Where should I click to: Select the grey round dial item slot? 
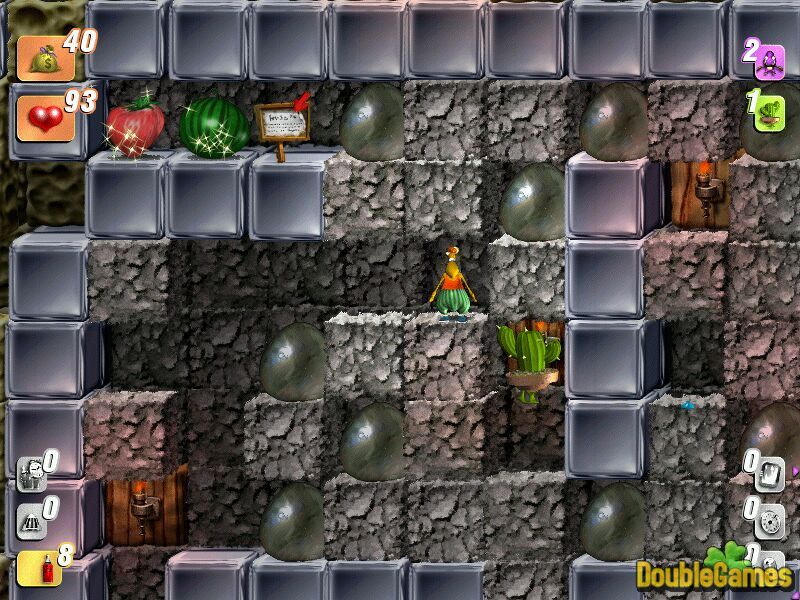[768, 520]
